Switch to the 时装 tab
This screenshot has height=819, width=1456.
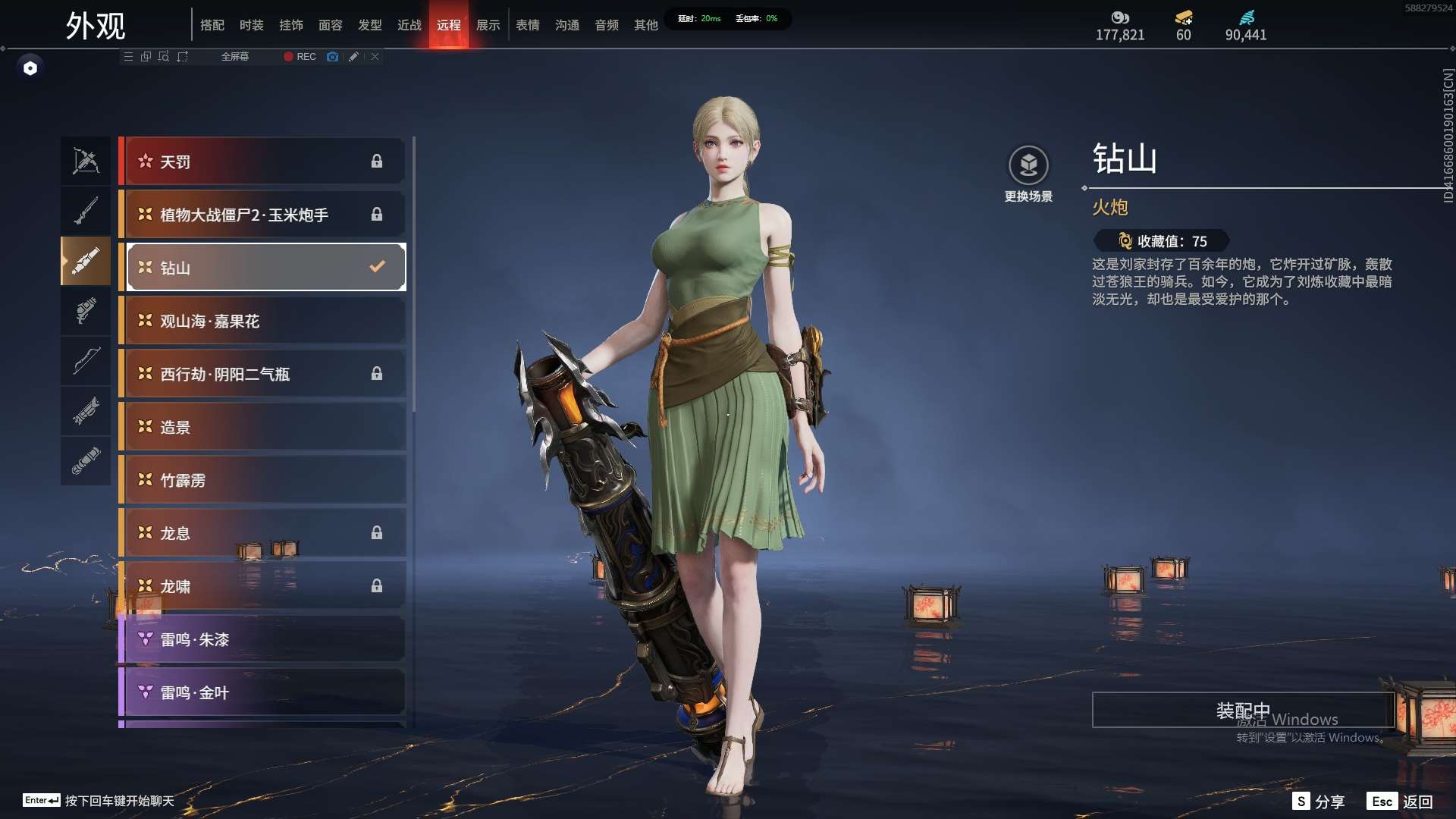pos(251,25)
